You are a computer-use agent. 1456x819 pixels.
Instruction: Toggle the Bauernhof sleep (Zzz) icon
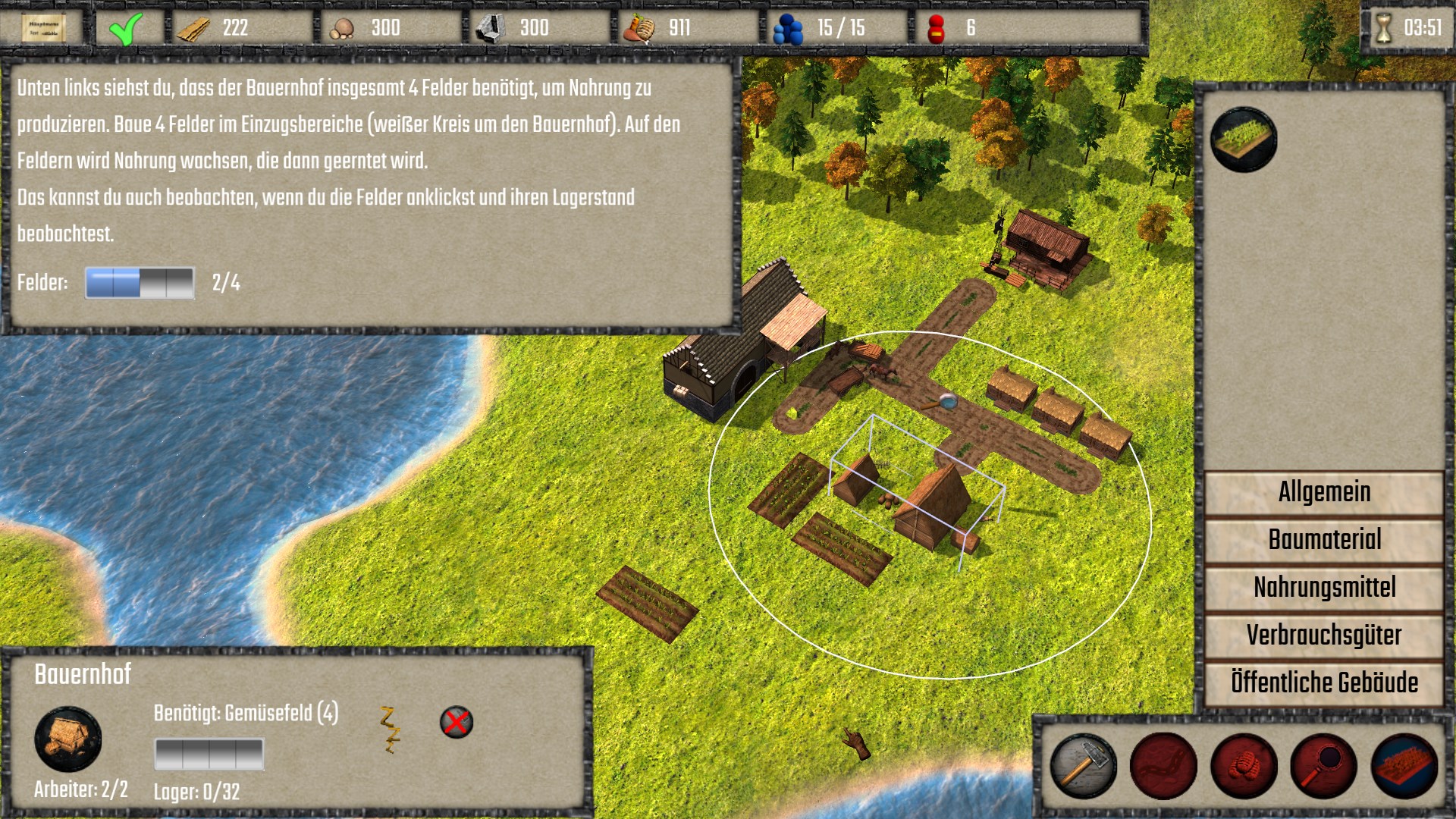coord(390,730)
